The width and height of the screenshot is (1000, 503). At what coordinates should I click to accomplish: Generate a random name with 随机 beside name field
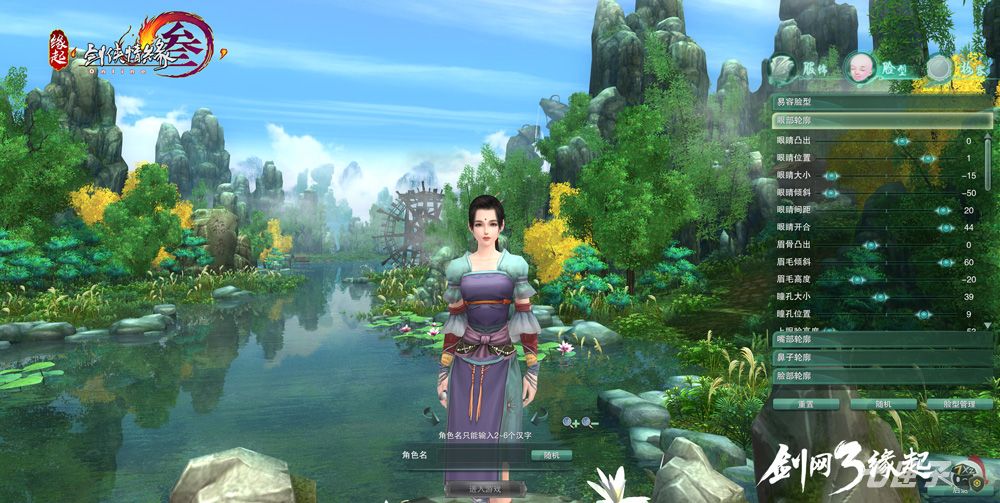[x=551, y=455]
